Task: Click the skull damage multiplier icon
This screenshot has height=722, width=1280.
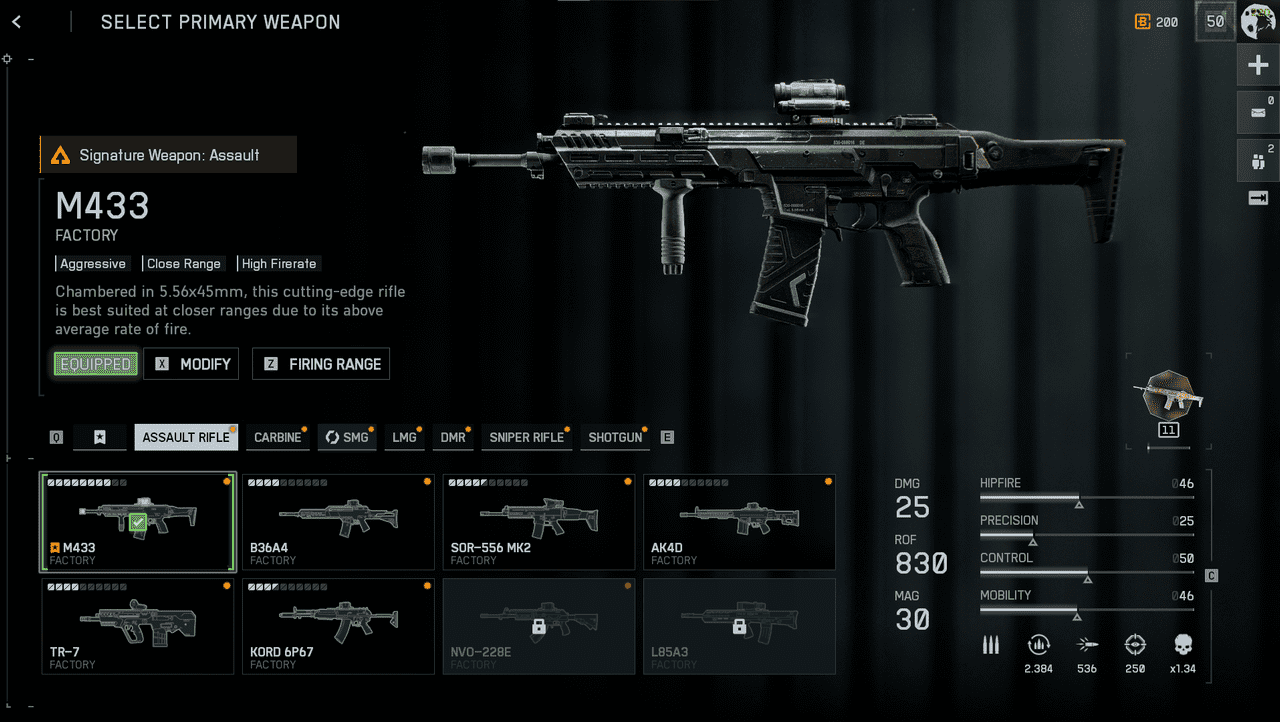Action: (1184, 645)
